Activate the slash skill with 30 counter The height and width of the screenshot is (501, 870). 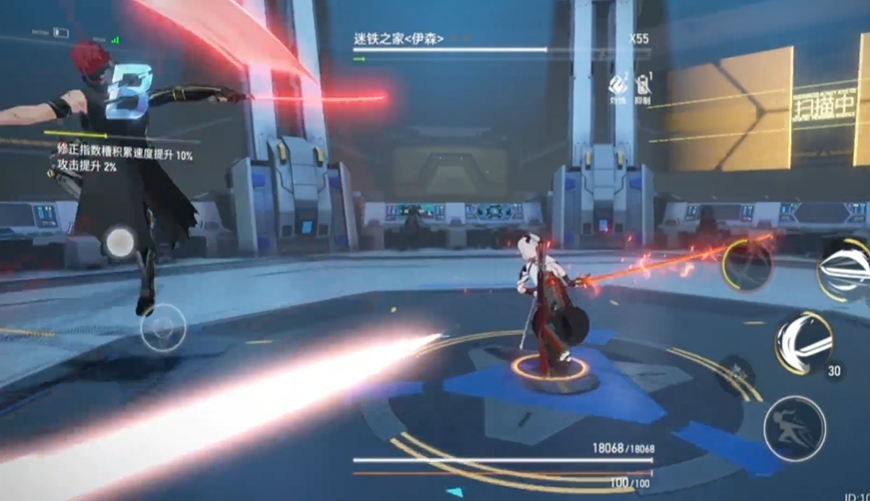tap(803, 343)
